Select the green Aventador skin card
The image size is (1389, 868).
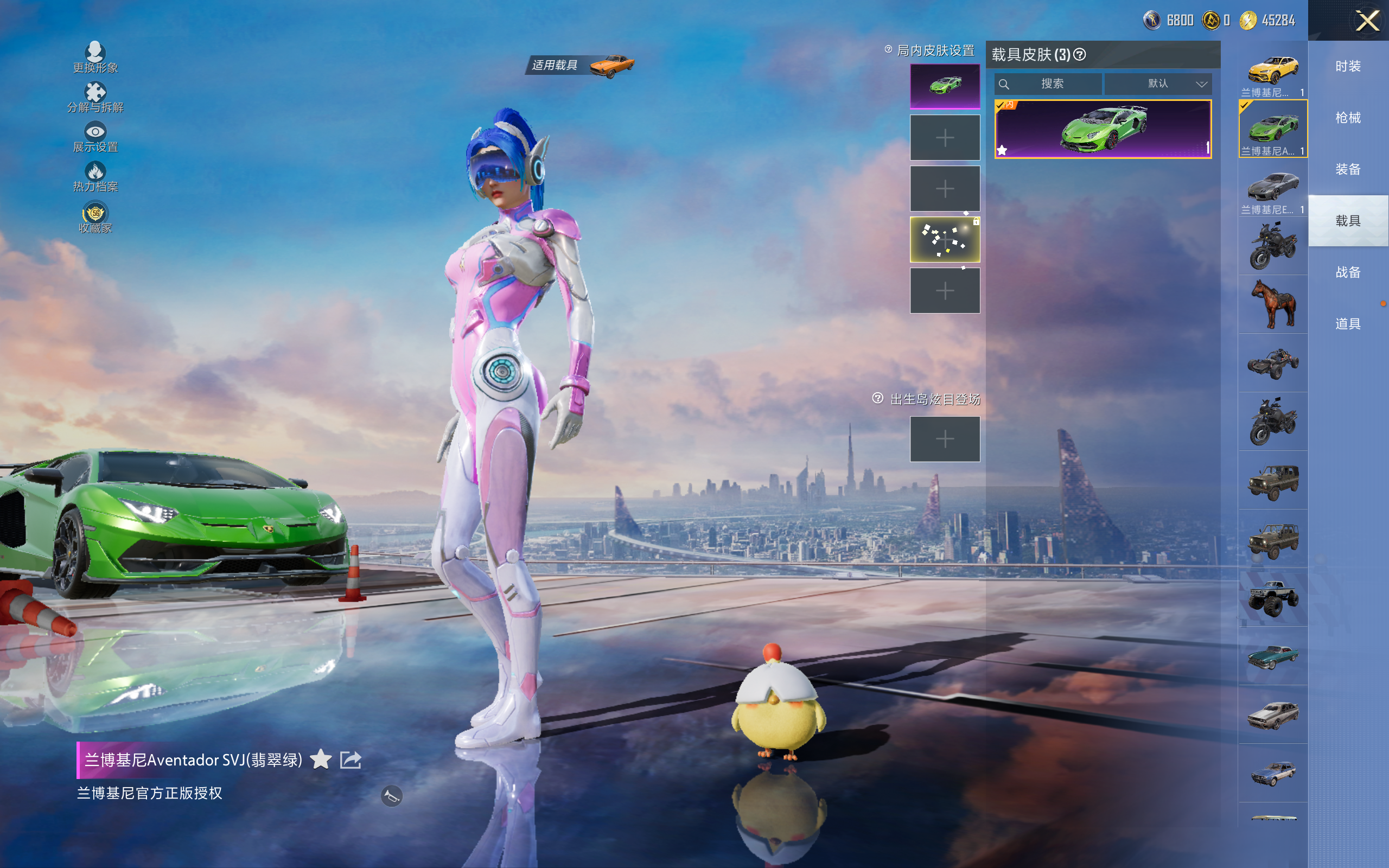pos(1103,129)
